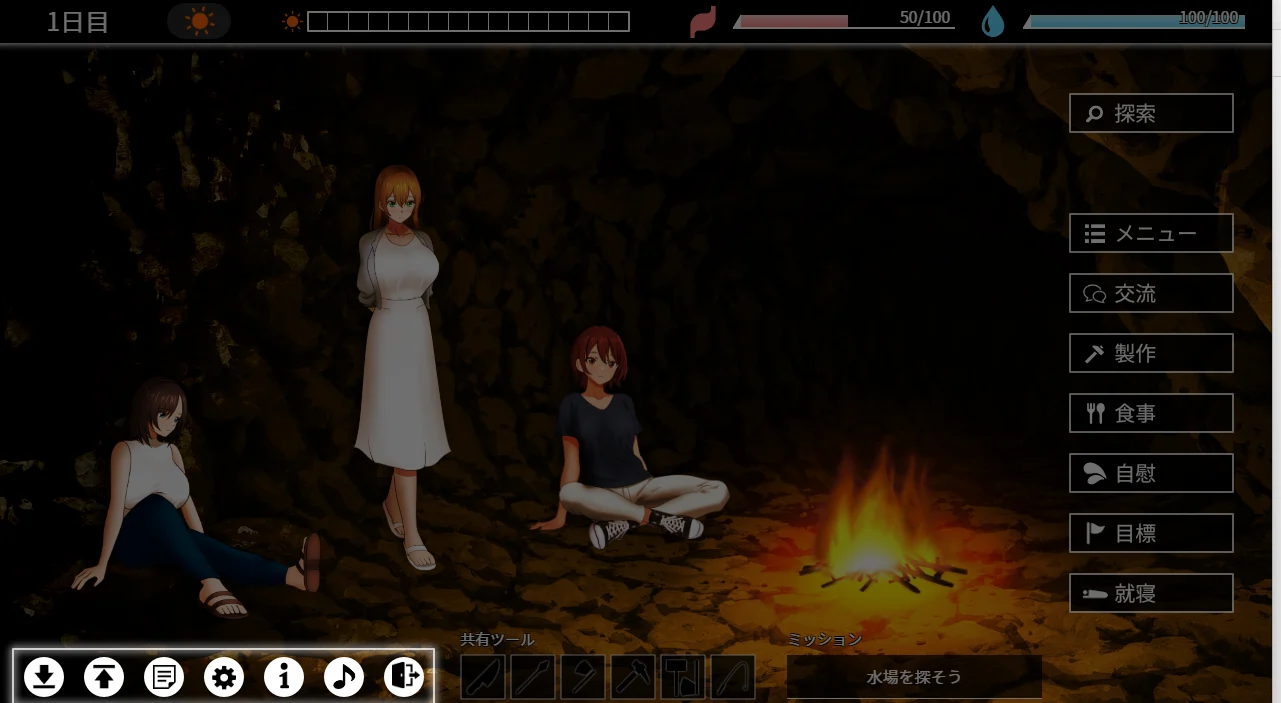Select the hammer shared tool slot
The image size is (1281, 703).
click(633, 677)
